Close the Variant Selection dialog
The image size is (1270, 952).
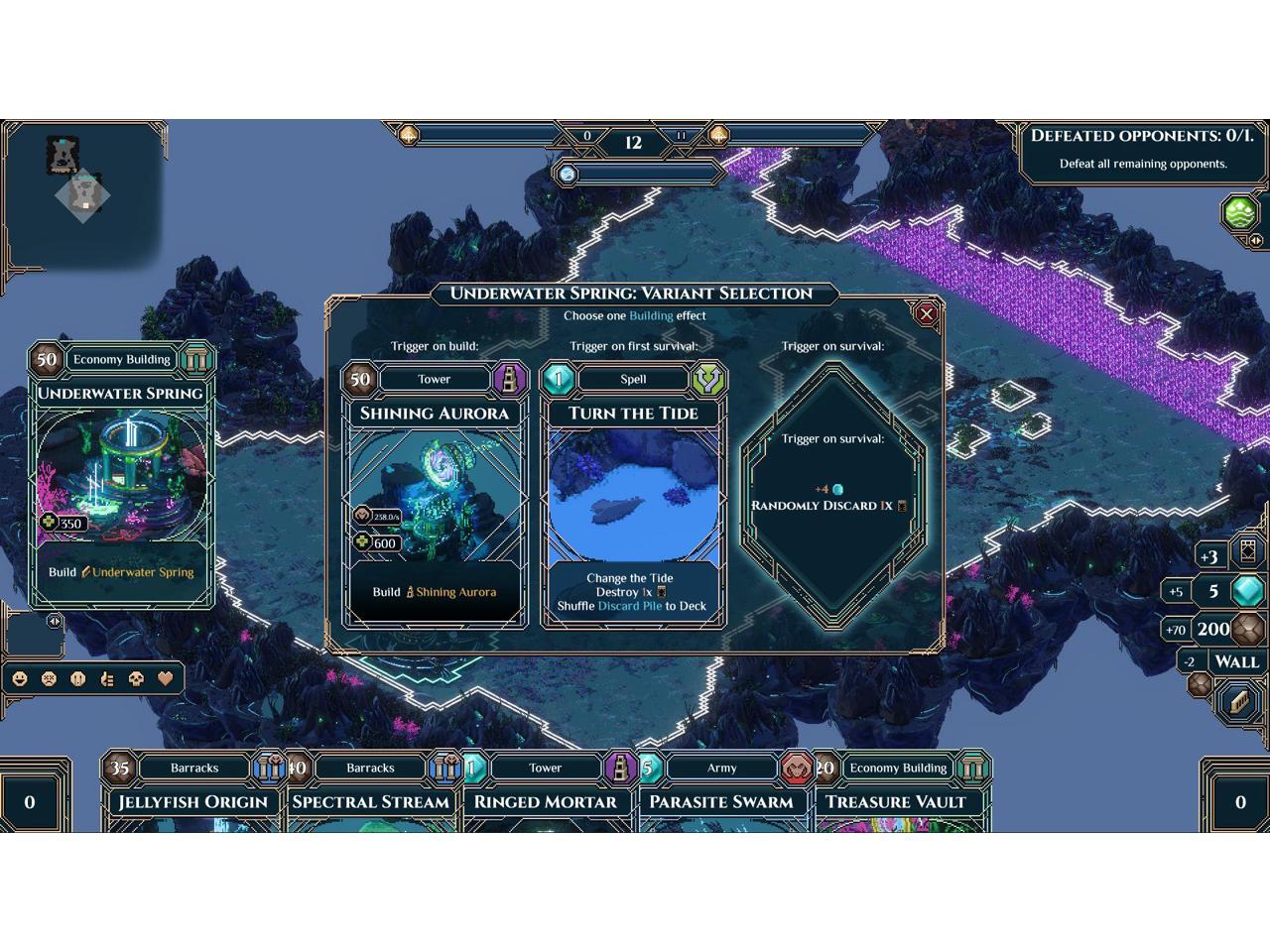(926, 314)
